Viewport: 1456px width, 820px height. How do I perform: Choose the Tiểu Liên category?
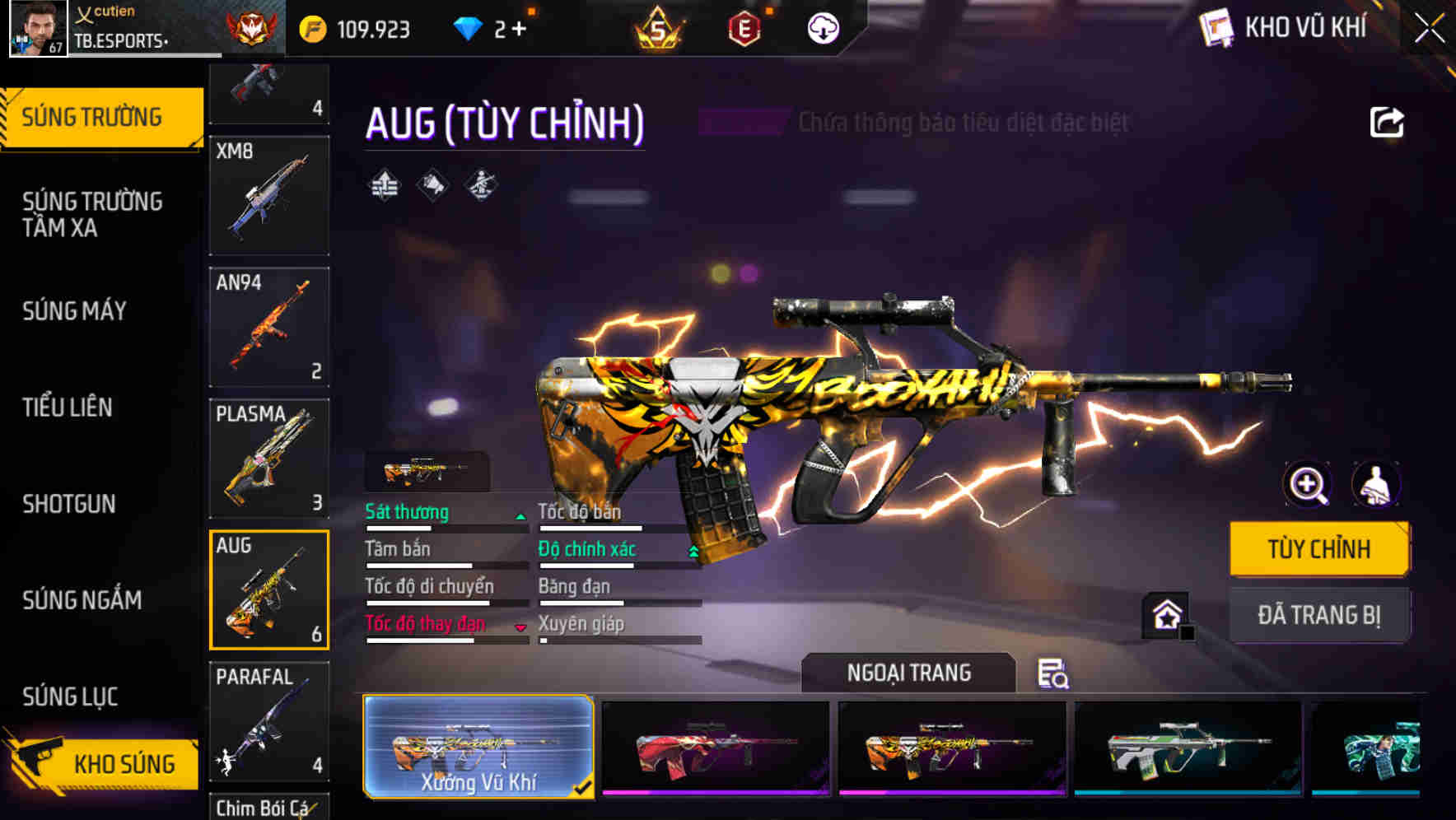[x=68, y=407]
